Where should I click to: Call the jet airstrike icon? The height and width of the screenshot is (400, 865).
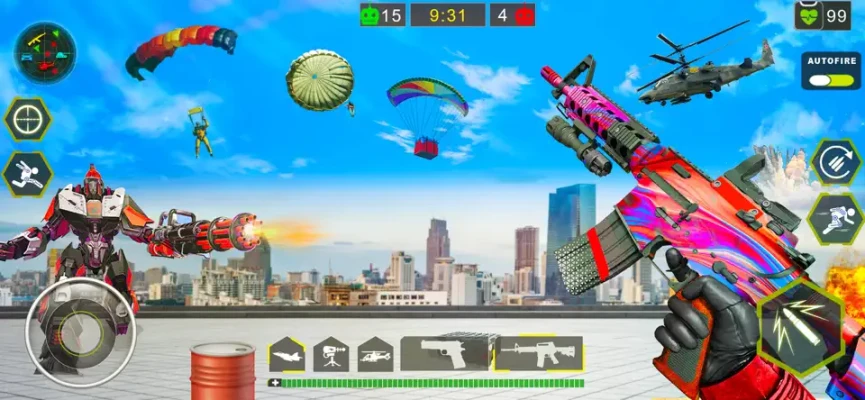pyautogui.click(x=287, y=353)
